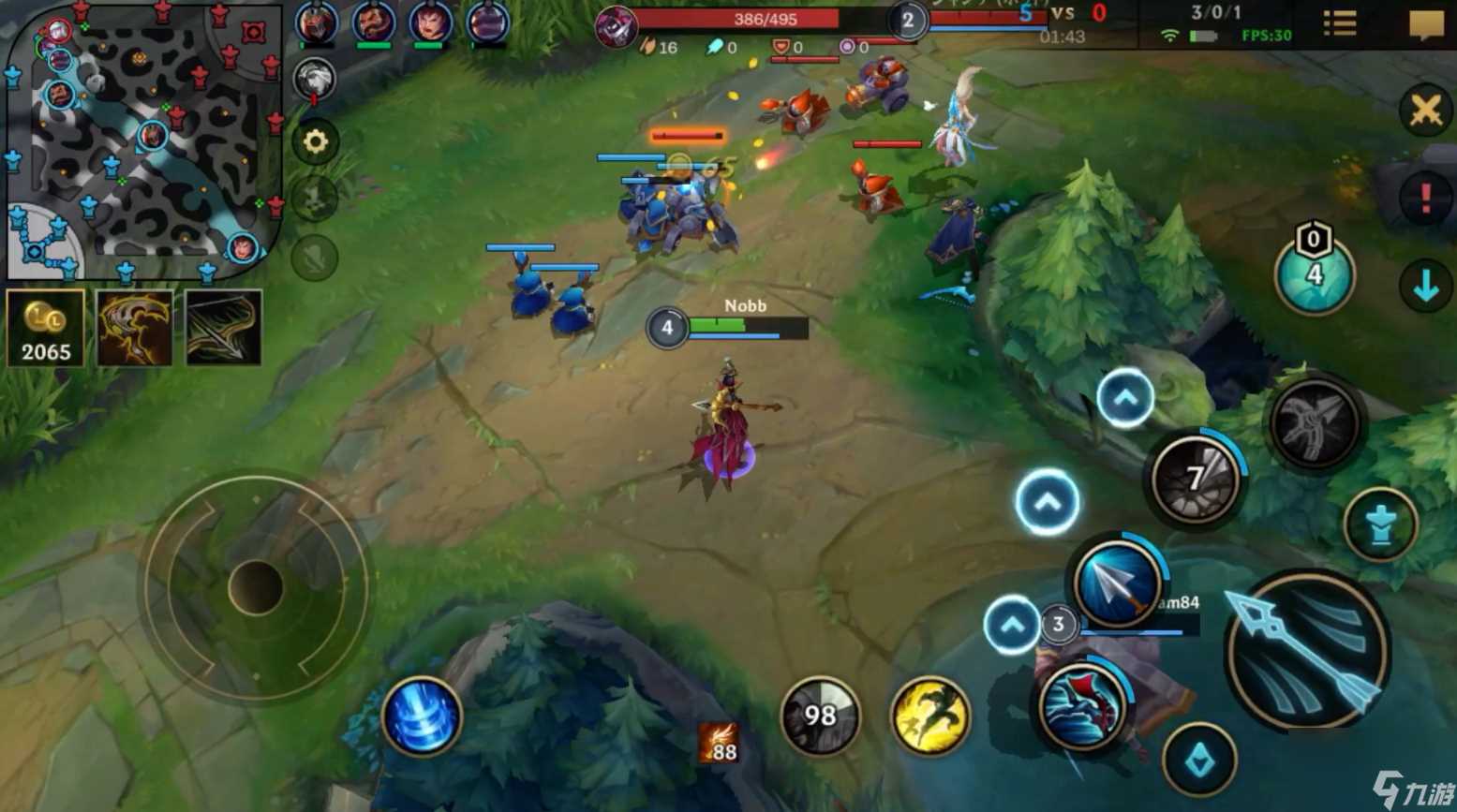Buy the recommended golden scythe item

pos(135,328)
